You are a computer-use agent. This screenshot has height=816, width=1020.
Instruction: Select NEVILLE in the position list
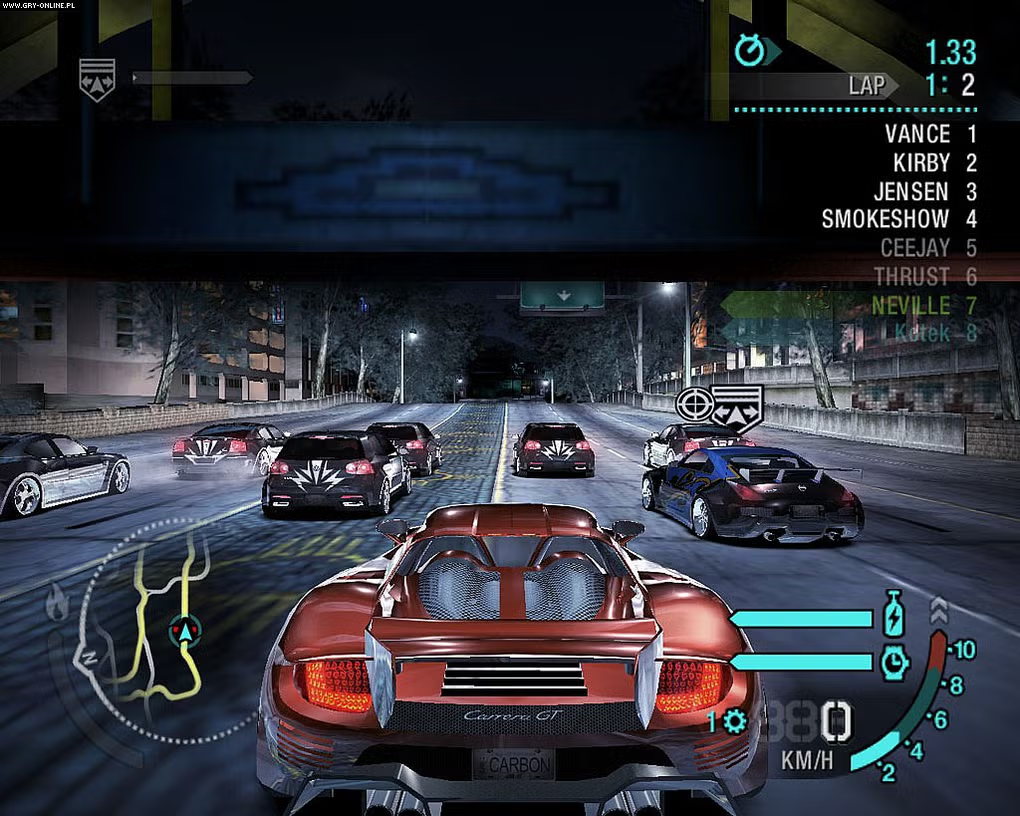(910, 304)
